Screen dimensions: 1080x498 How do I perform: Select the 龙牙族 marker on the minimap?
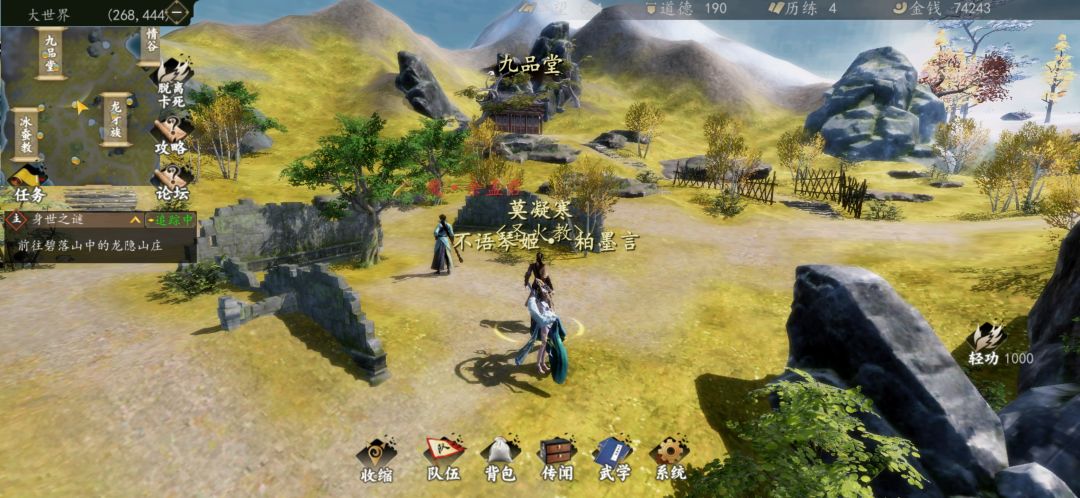[x=115, y=120]
